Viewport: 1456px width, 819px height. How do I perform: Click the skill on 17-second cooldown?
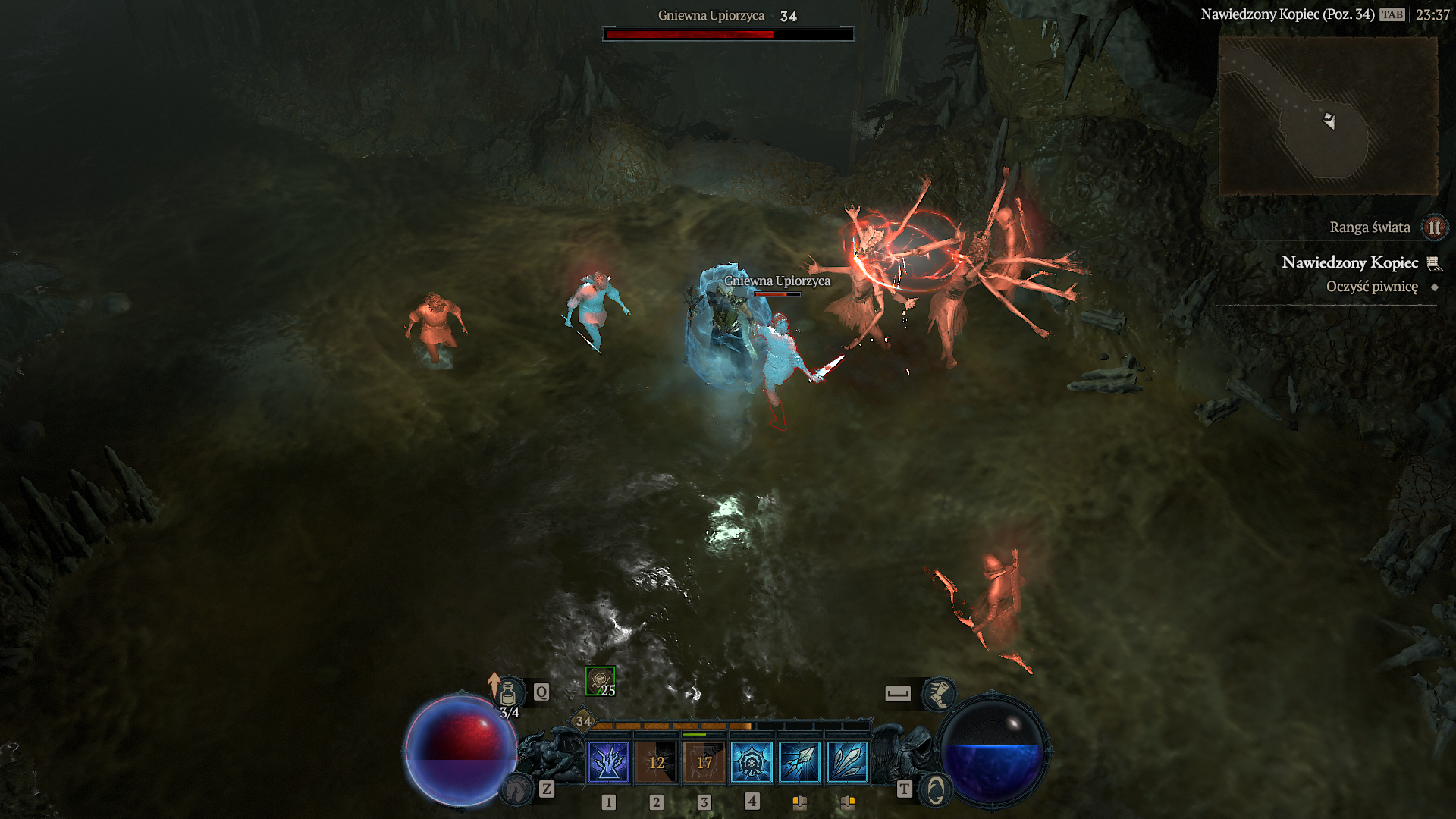[704, 761]
